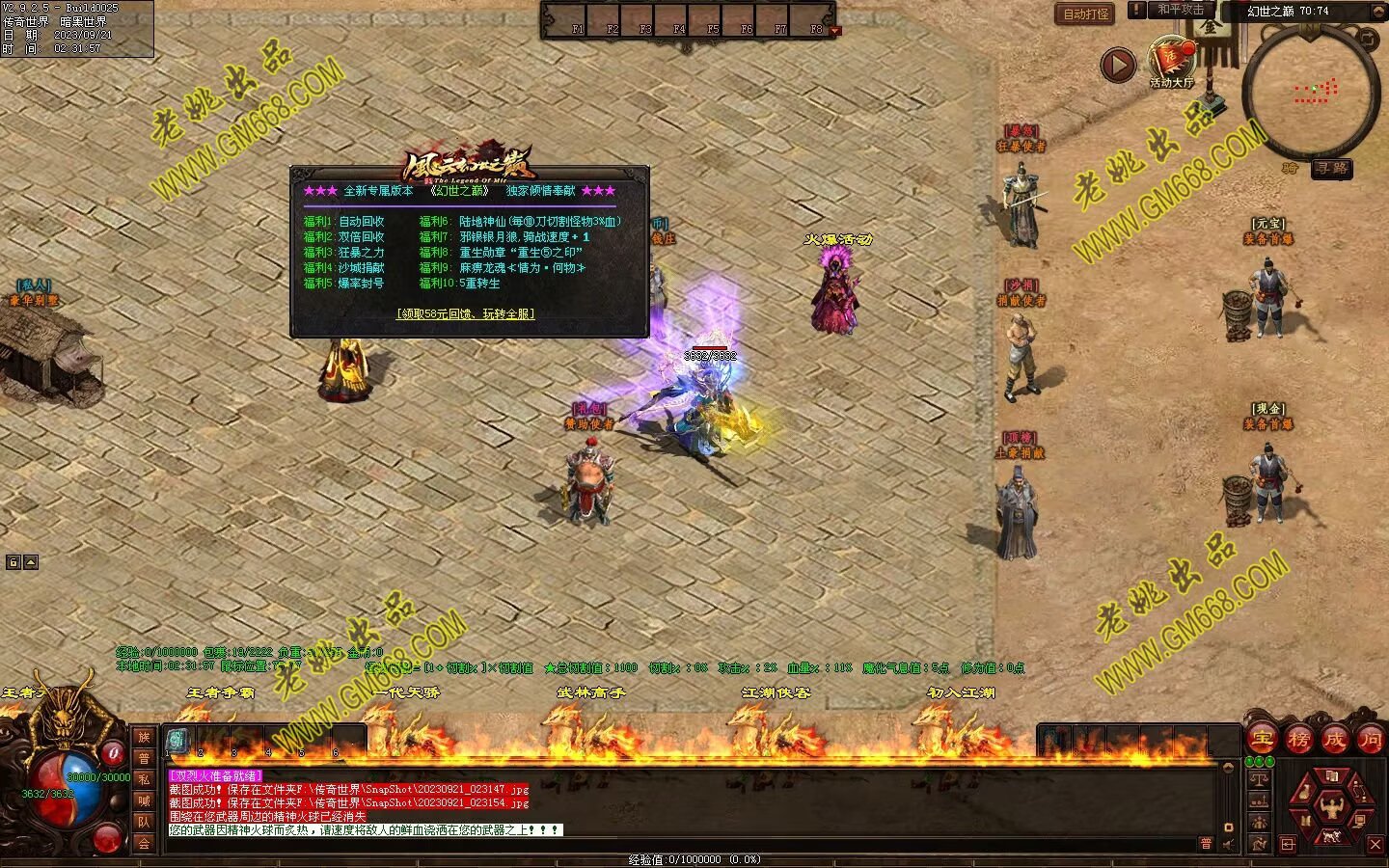
Task: Switch chat to 私 private channel
Action: pos(144,779)
